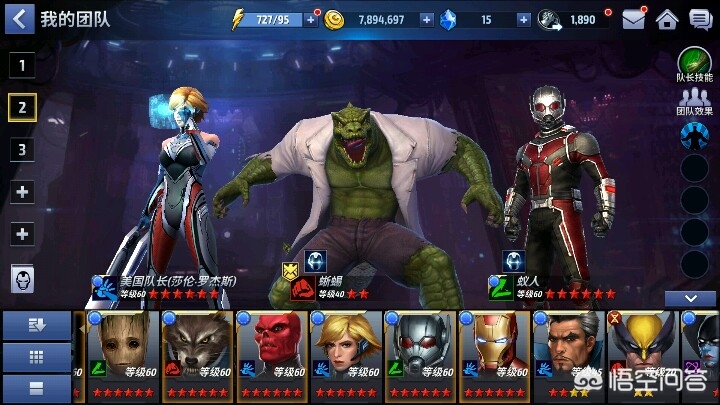Collapse the roster with the down arrow
This screenshot has width=720, height=405.
point(690,298)
